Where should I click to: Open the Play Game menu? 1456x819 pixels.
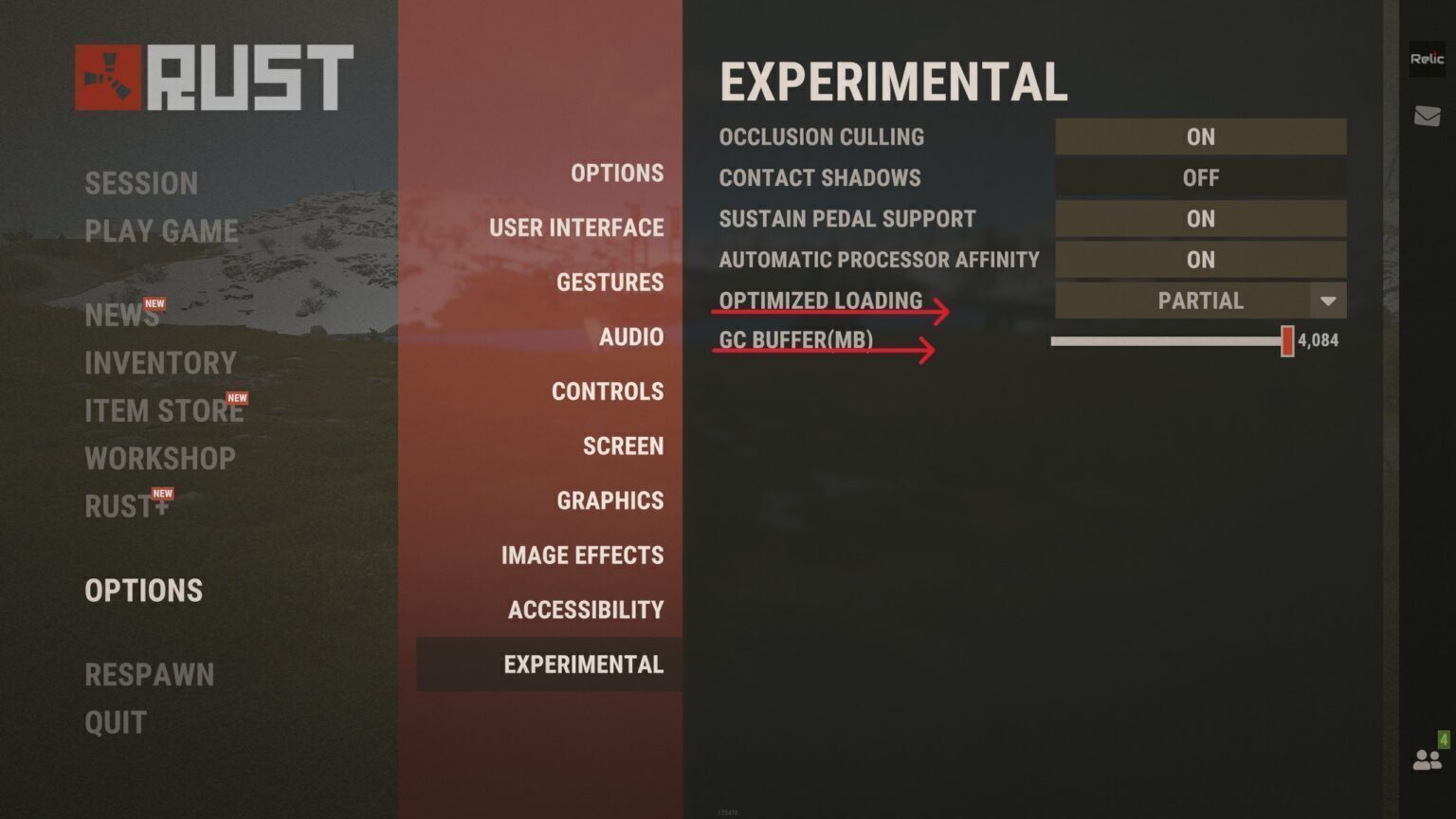(x=161, y=230)
